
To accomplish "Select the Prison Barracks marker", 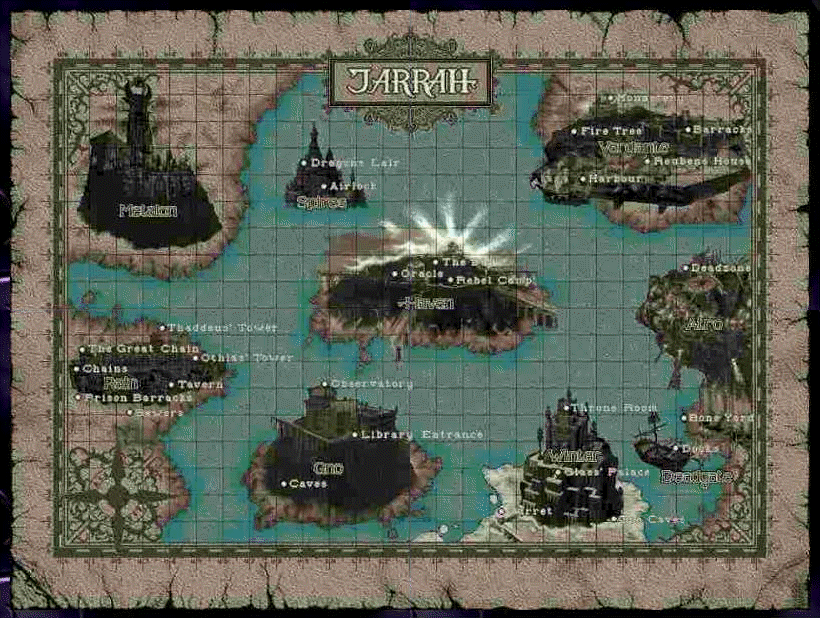I will click(78, 398).
